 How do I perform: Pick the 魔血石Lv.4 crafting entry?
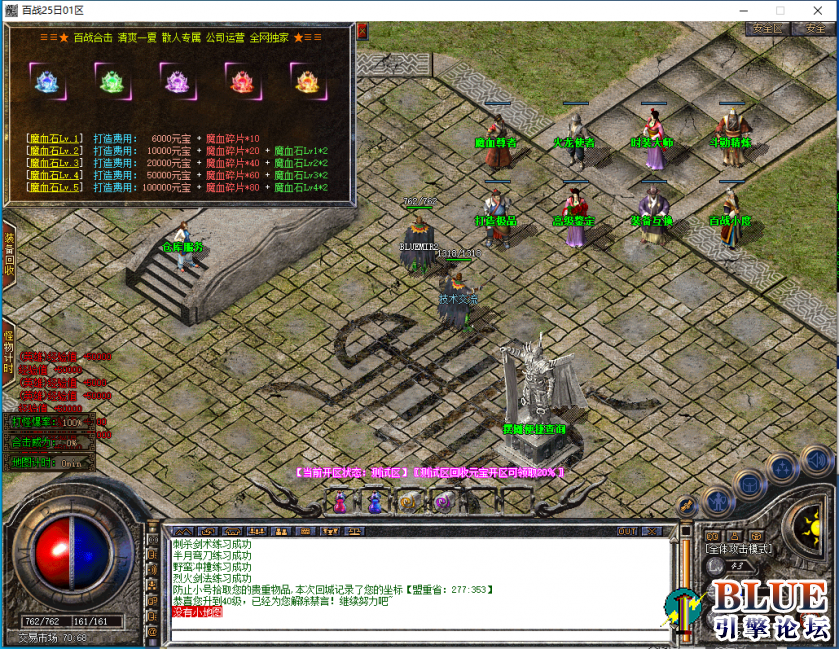pos(54,175)
